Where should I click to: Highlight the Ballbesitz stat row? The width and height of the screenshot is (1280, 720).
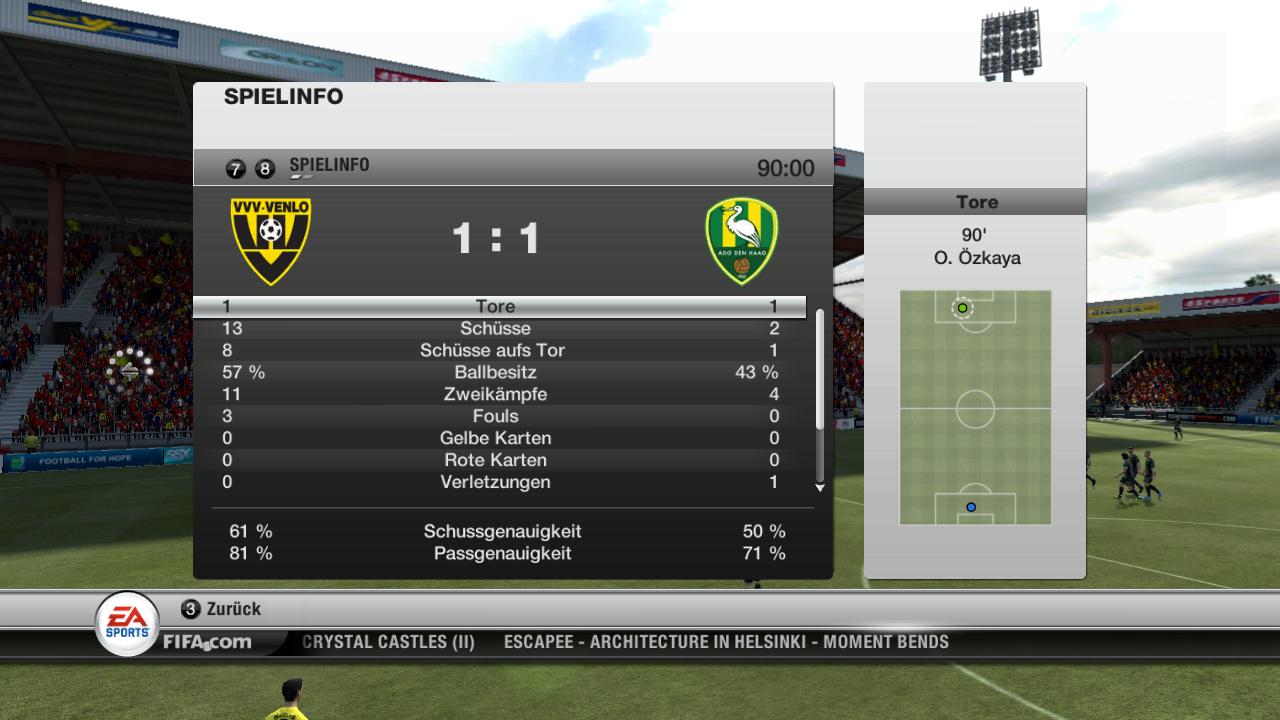[497, 372]
